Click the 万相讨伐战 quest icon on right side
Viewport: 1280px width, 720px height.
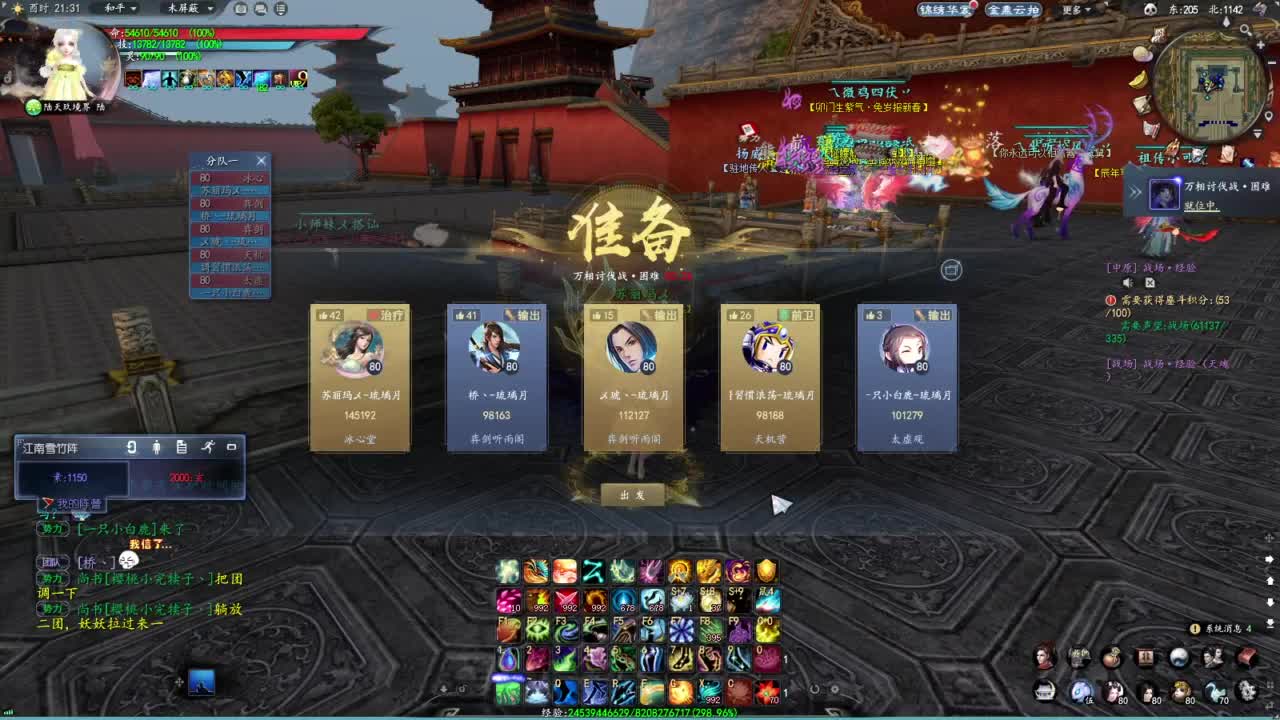click(x=1165, y=193)
